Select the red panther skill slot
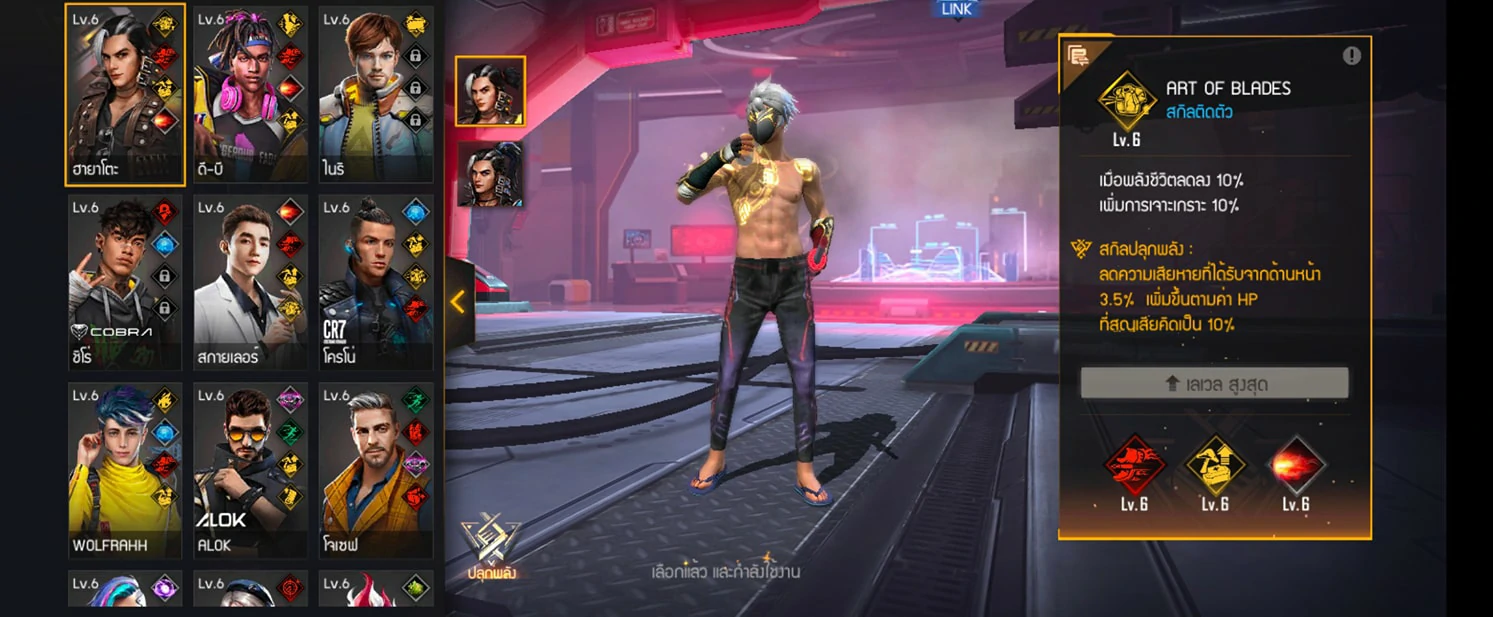This screenshot has width=1493, height=617. (x=1134, y=466)
